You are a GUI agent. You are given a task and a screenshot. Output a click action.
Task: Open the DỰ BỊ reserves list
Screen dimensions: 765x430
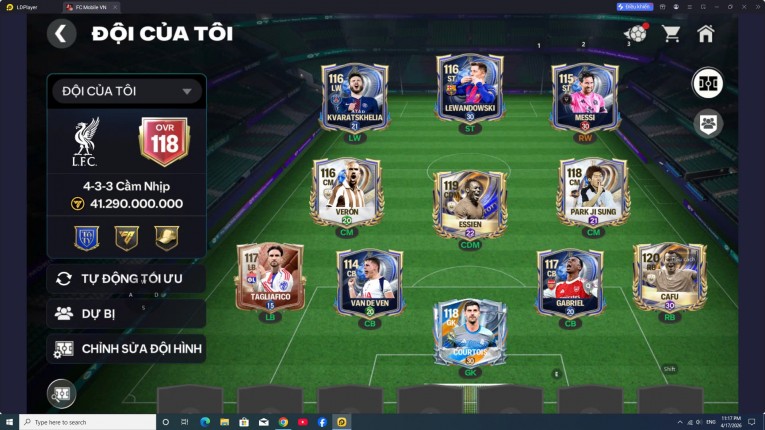click(126, 313)
